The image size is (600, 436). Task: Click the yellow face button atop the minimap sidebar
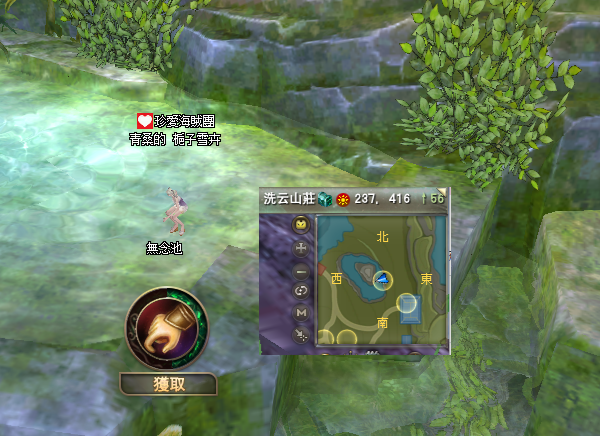click(x=301, y=225)
